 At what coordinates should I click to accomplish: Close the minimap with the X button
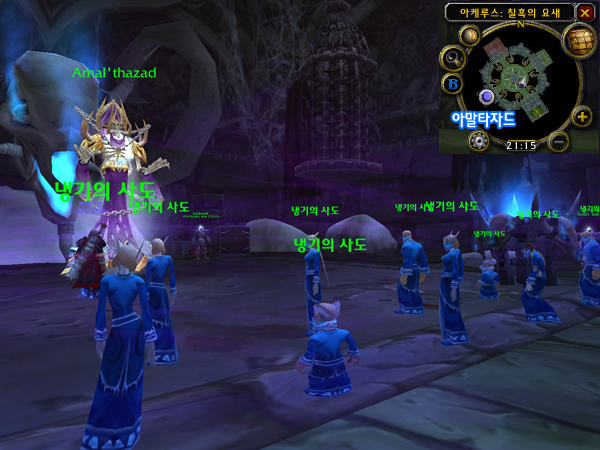[x=585, y=12]
